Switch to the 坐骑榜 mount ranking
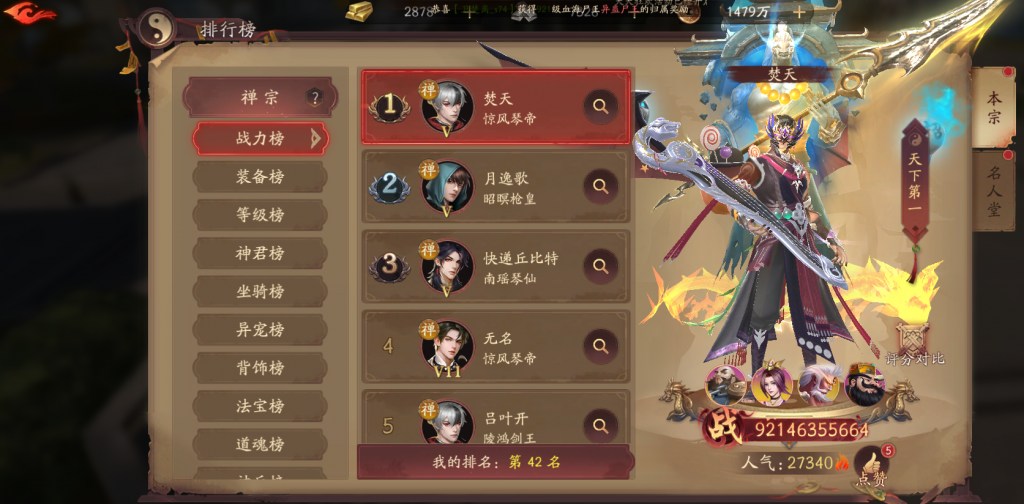Image resolution: width=1024 pixels, height=504 pixels. click(x=260, y=291)
